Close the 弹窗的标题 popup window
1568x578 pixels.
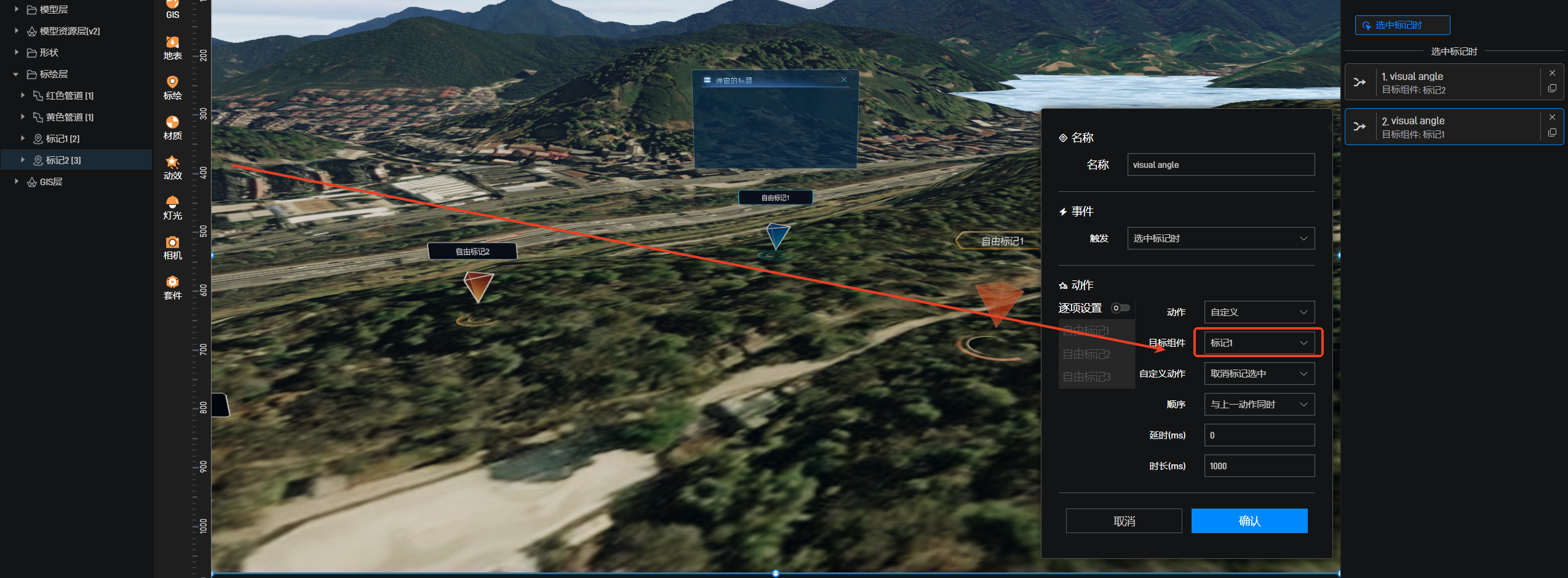pyautogui.click(x=844, y=80)
